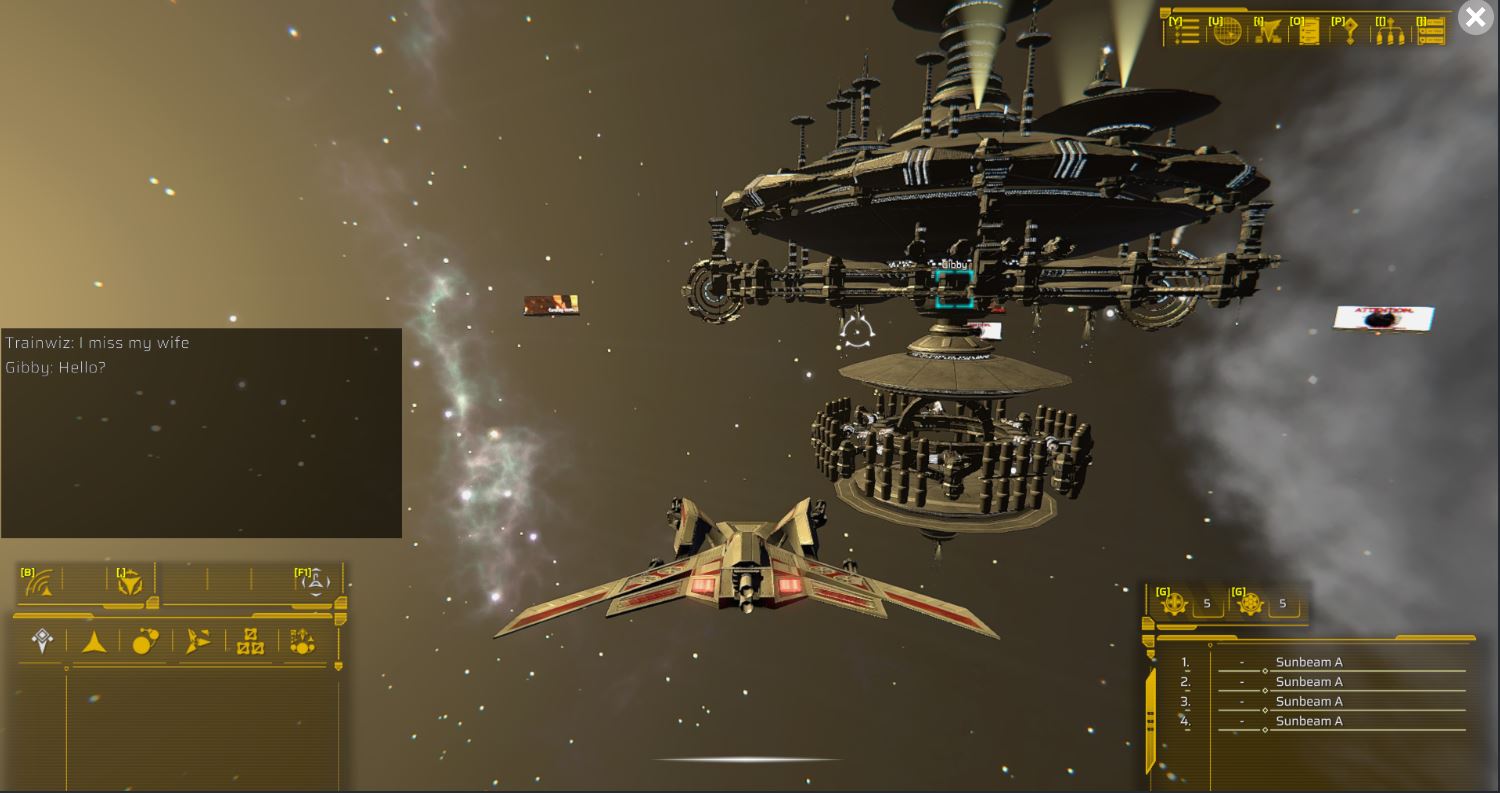The image size is (1500, 793).
Task: Toggle the [F1] camera view indicator
Action: tap(315, 582)
